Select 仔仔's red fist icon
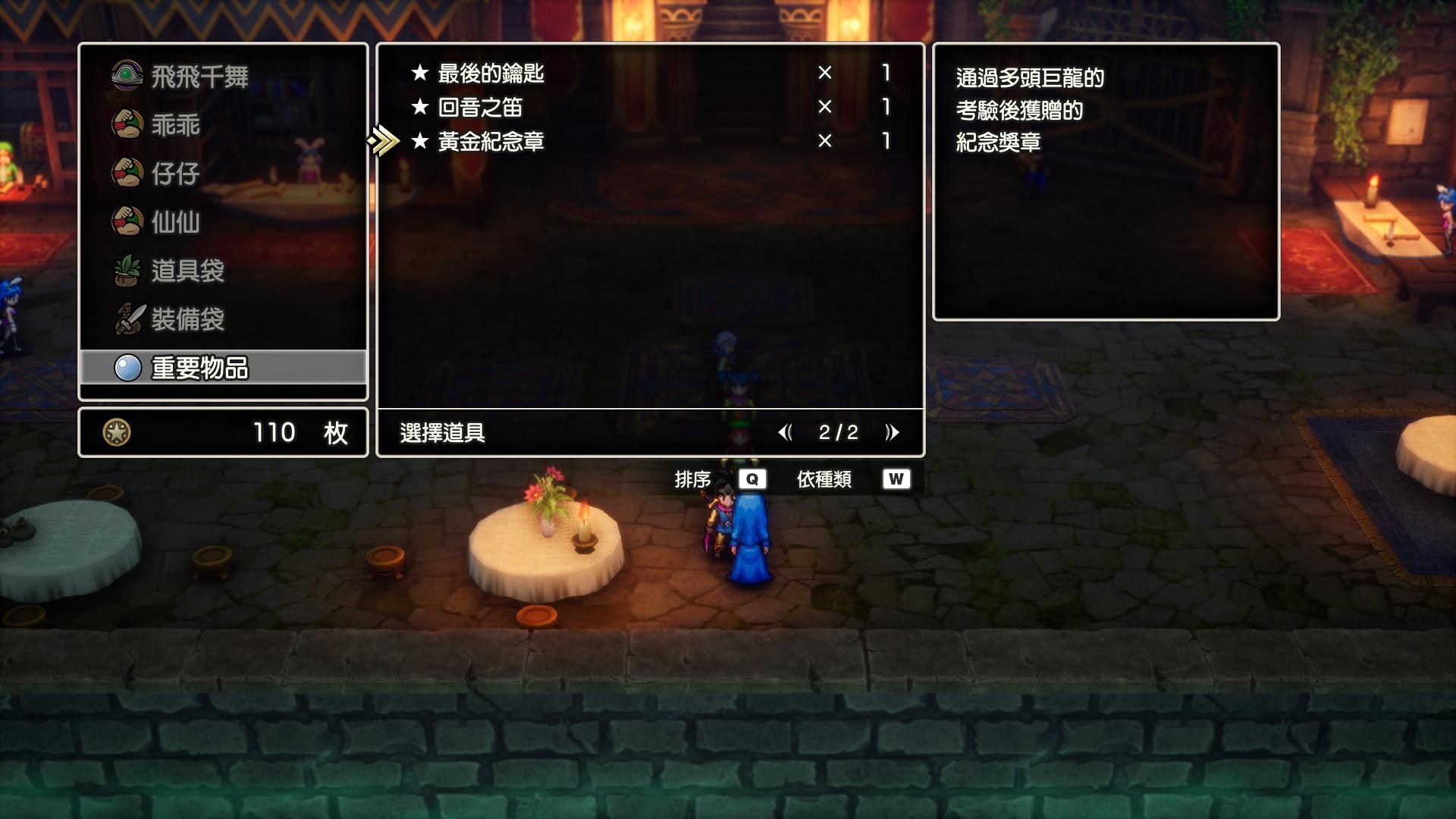 [127, 174]
